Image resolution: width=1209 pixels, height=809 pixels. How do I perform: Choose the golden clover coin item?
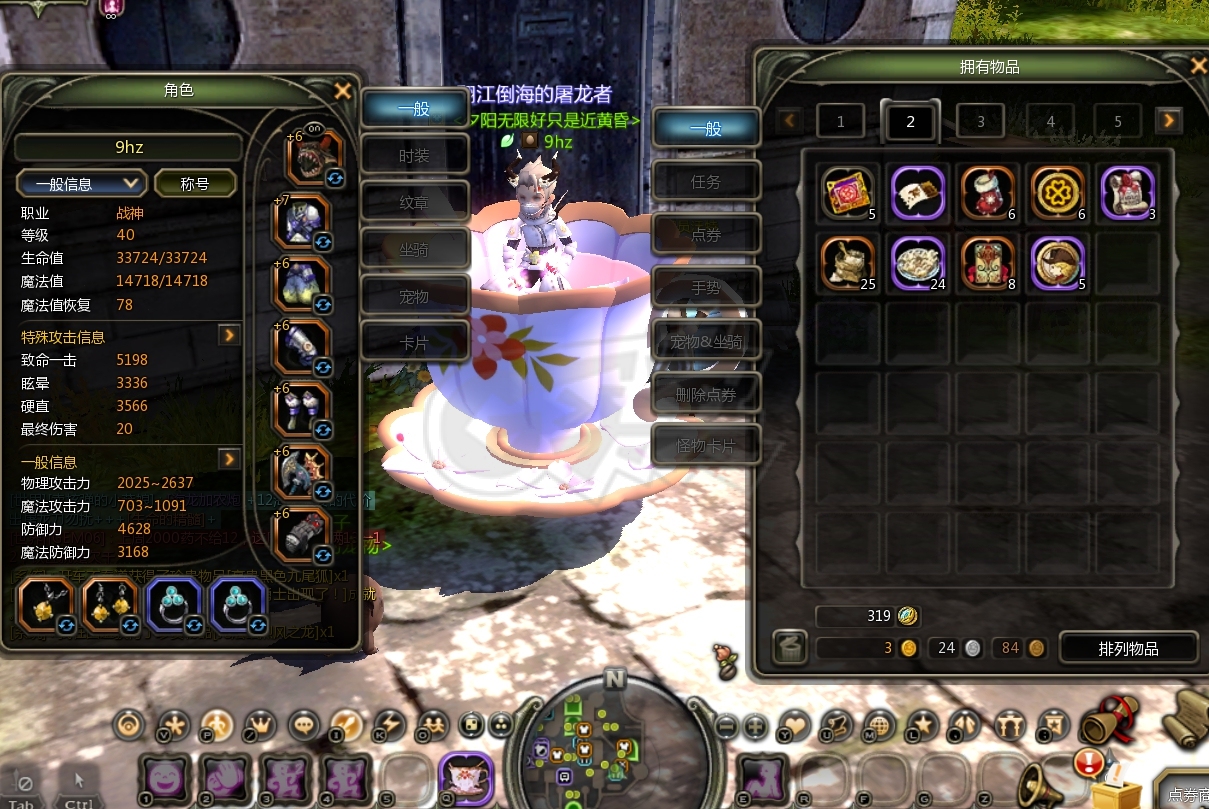[x=1058, y=193]
